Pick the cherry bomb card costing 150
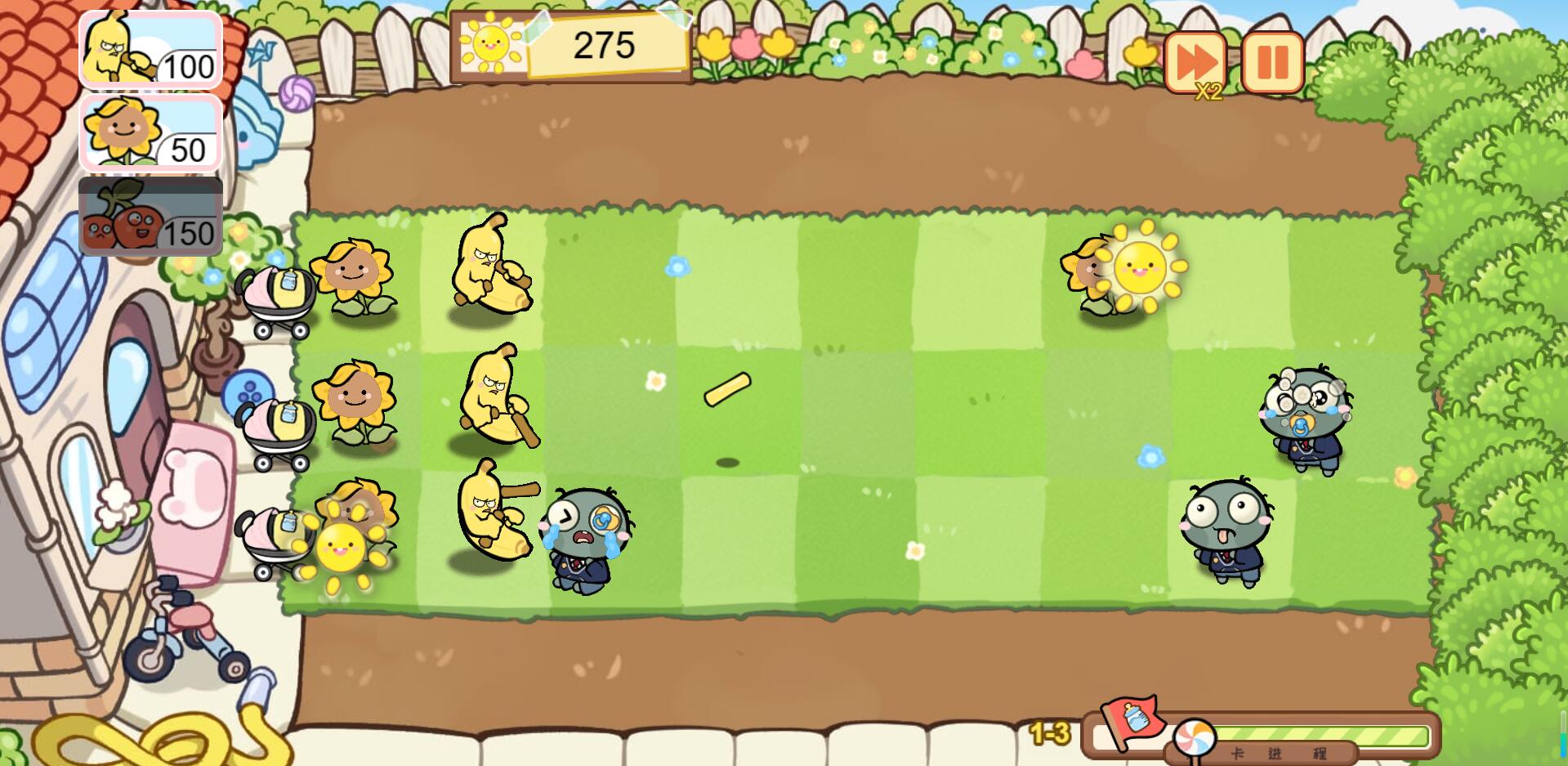The width and height of the screenshot is (1568, 766). tap(150, 217)
